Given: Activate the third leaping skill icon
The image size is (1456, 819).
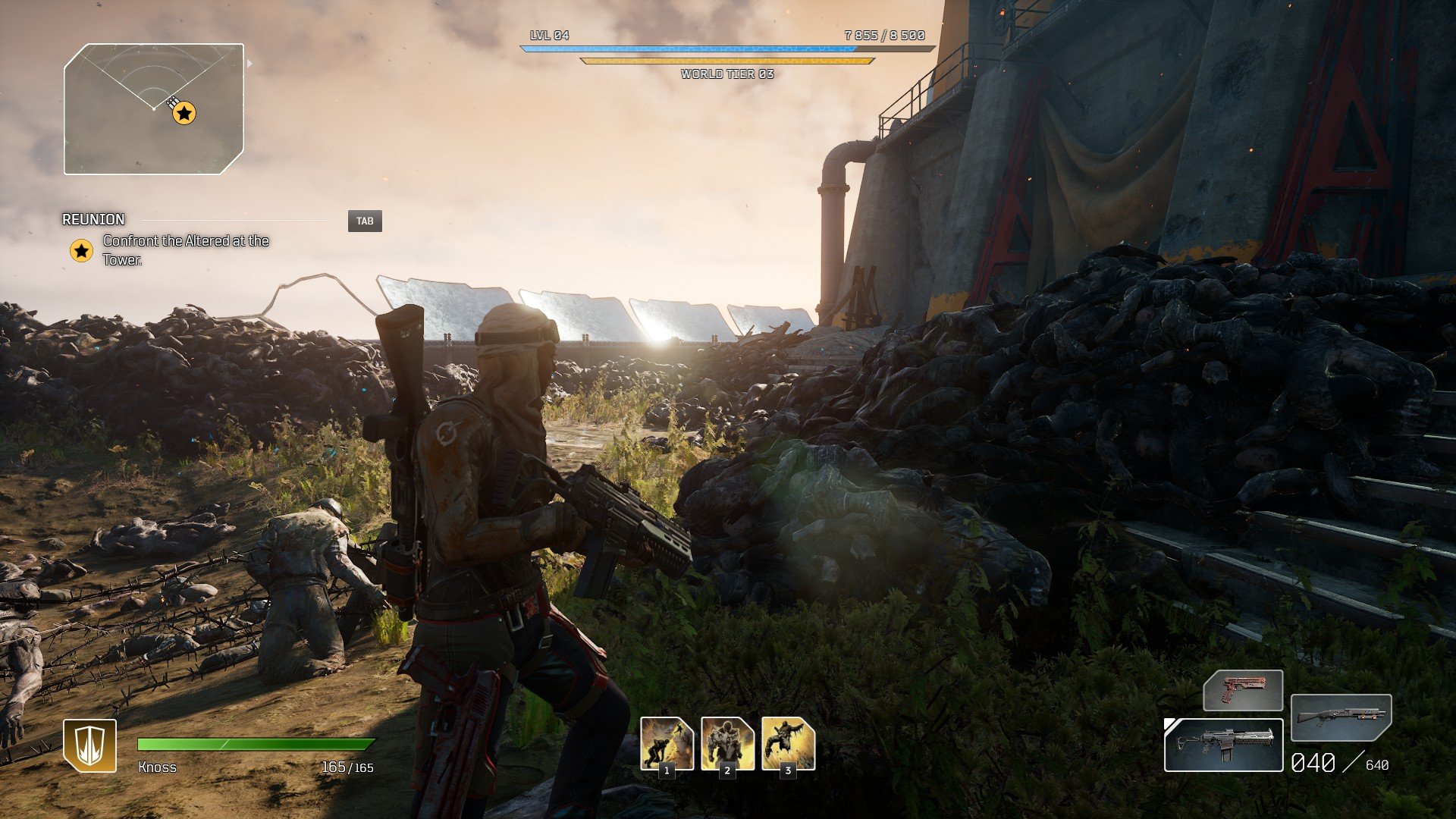Looking at the screenshot, I should 788,744.
